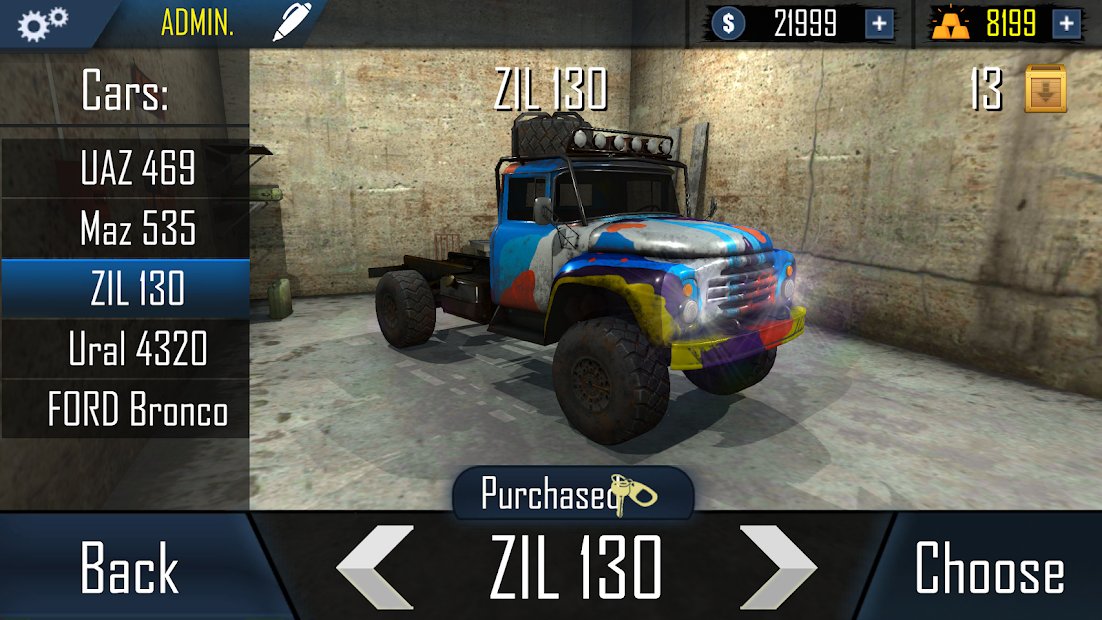Open the settings gears icon
The image size is (1102, 620).
click(42, 24)
